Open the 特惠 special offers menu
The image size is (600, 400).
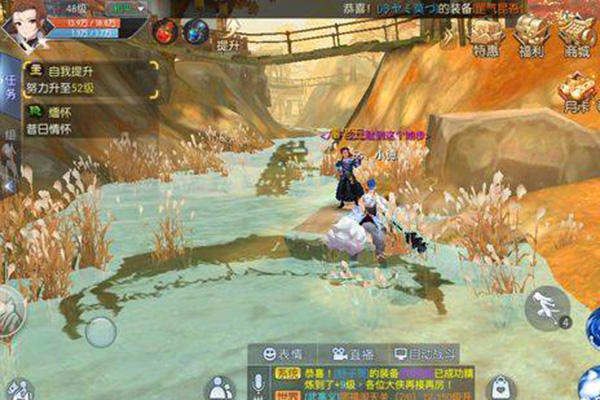click(487, 35)
